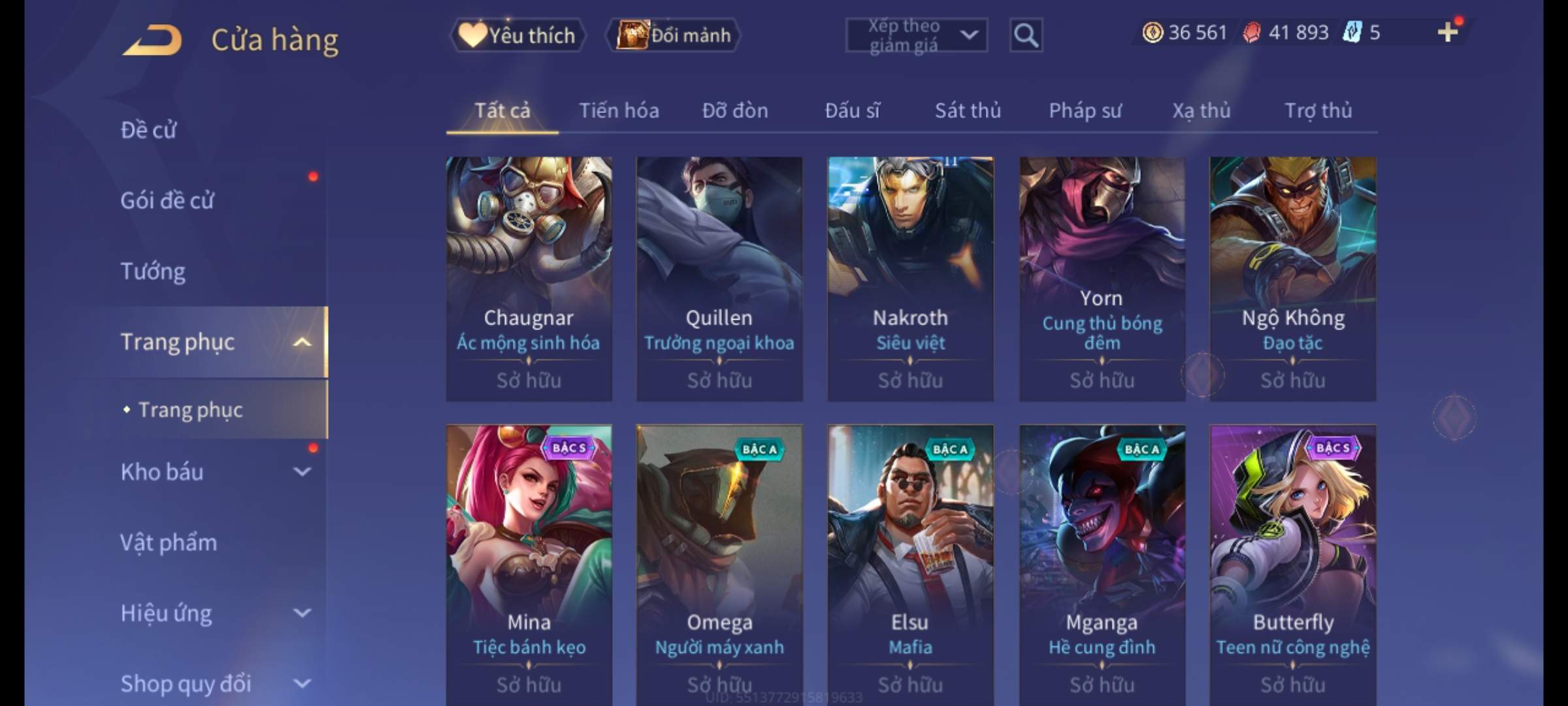Image resolution: width=1568 pixels, height=706 pixels.
Task: Switch to the Tiến hóa tab
Action: click(x=619, y=111)
